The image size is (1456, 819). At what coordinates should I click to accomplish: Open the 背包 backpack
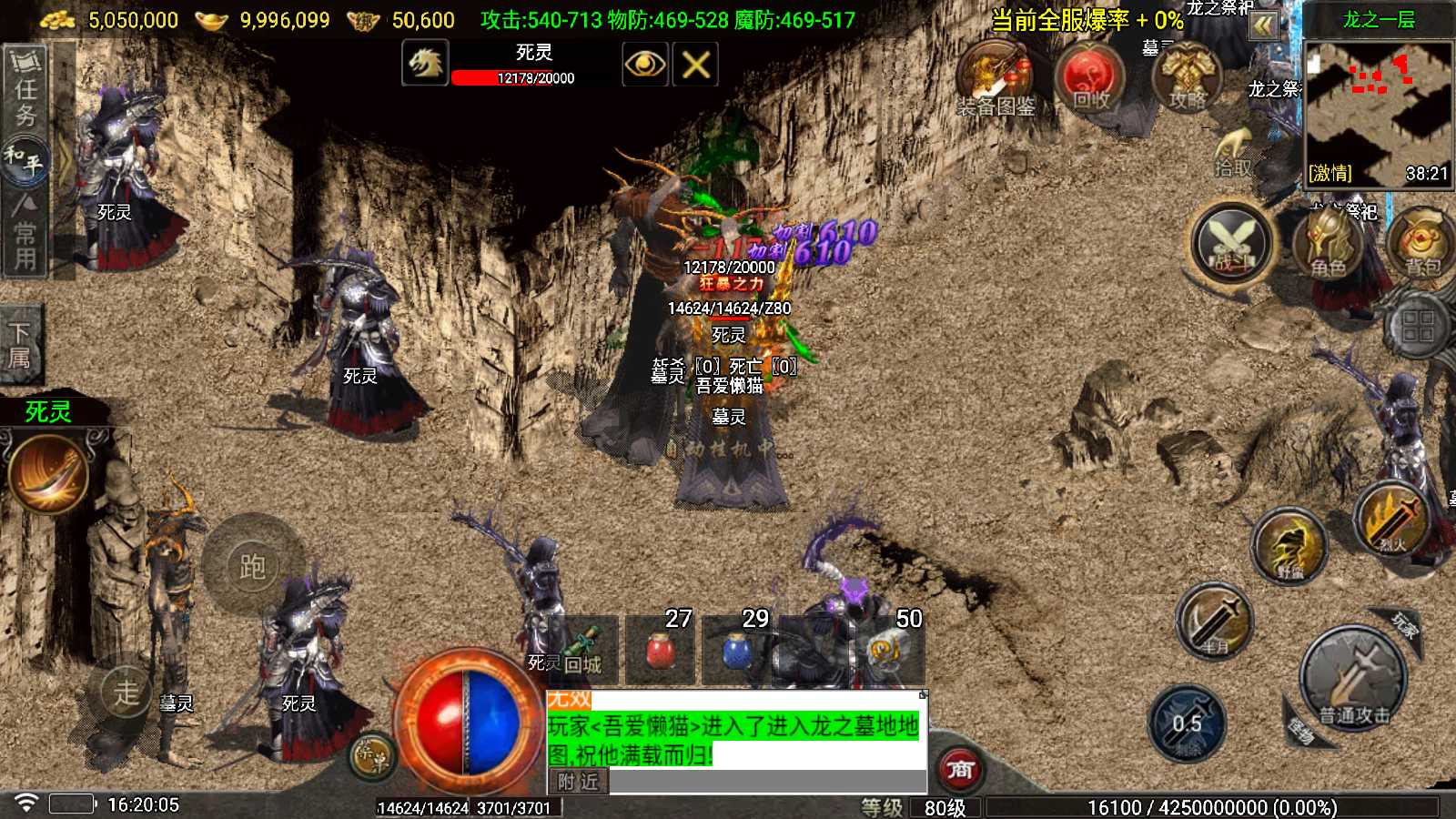tap(1421, 243)
